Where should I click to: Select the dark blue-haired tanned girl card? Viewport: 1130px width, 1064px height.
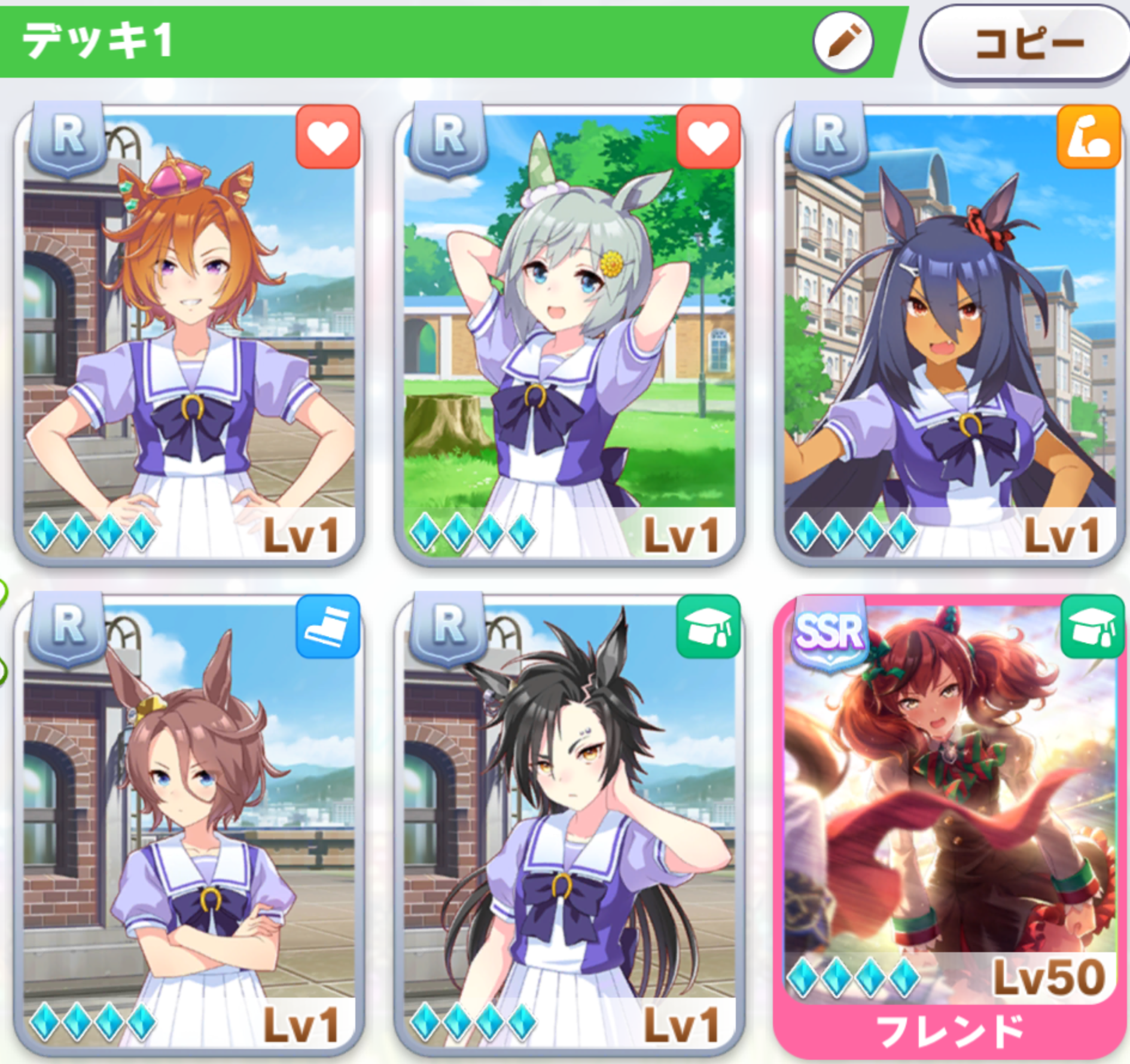949,335
